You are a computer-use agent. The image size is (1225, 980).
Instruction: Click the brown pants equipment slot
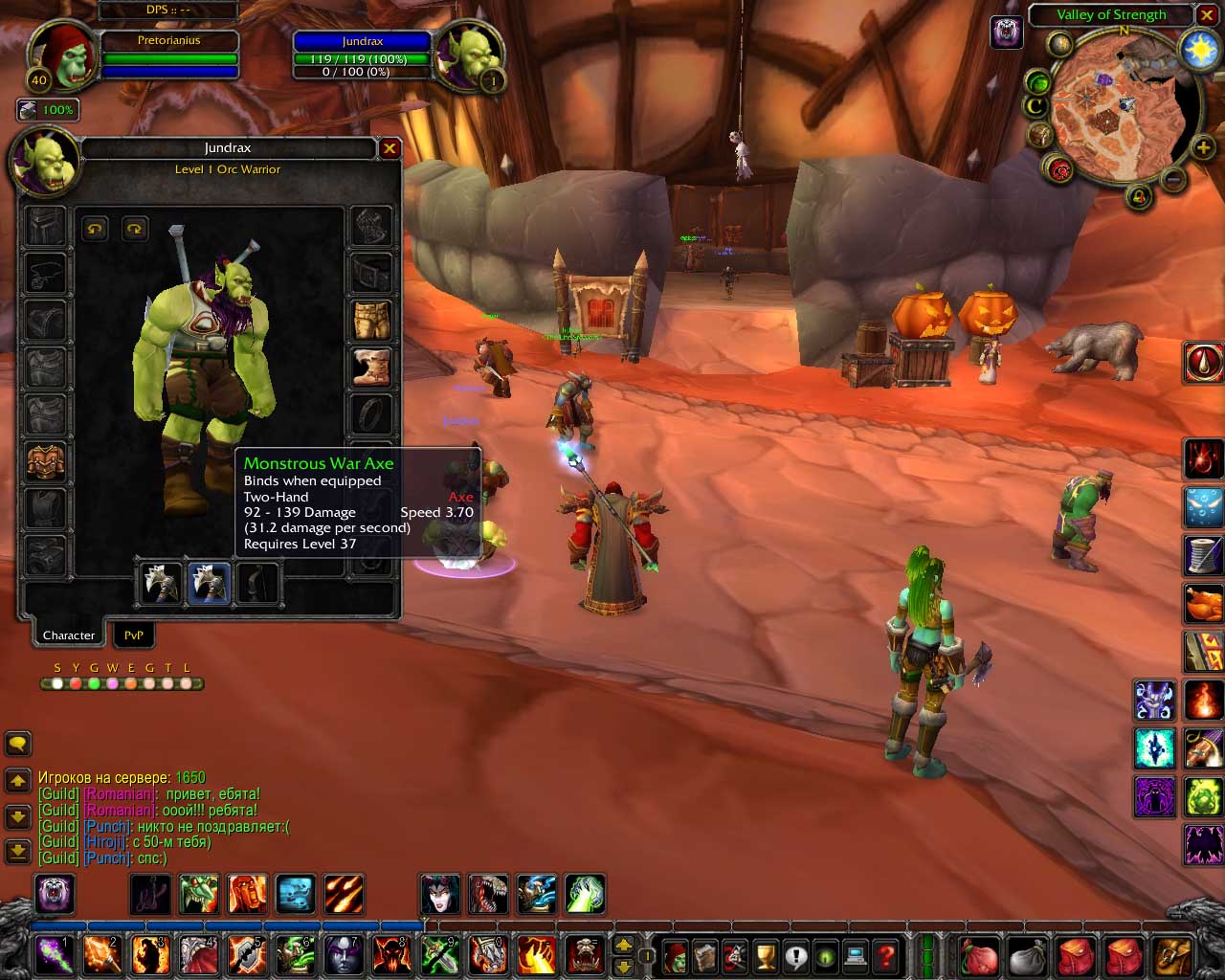[371, 320]
